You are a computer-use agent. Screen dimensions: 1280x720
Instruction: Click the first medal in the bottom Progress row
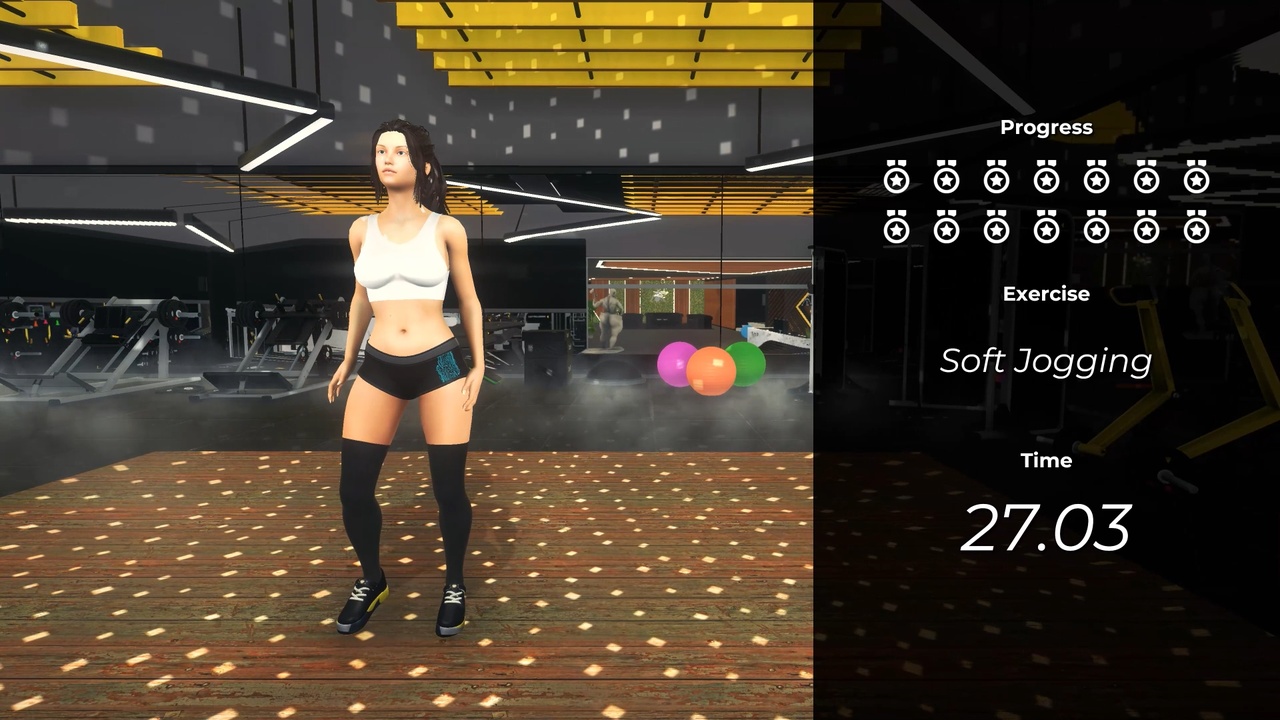click(x=896, y=229)
